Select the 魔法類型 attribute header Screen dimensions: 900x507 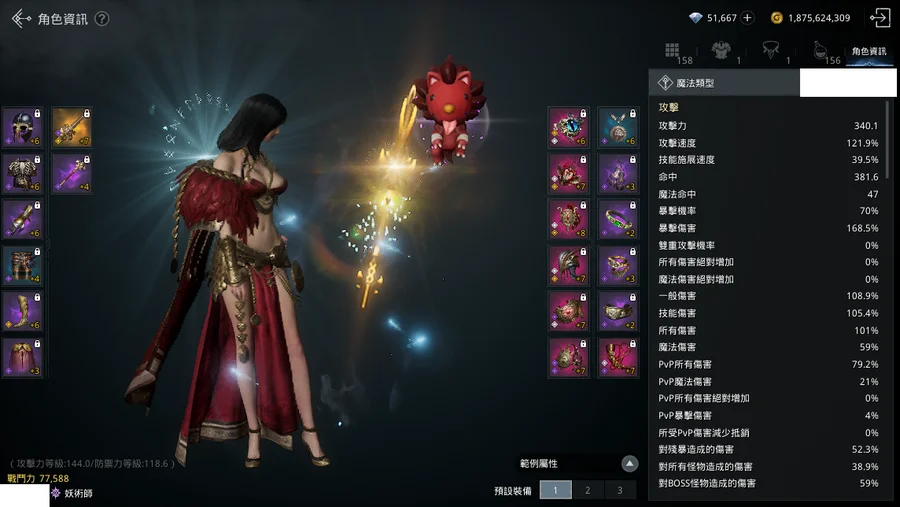click(x=724, y=84)
